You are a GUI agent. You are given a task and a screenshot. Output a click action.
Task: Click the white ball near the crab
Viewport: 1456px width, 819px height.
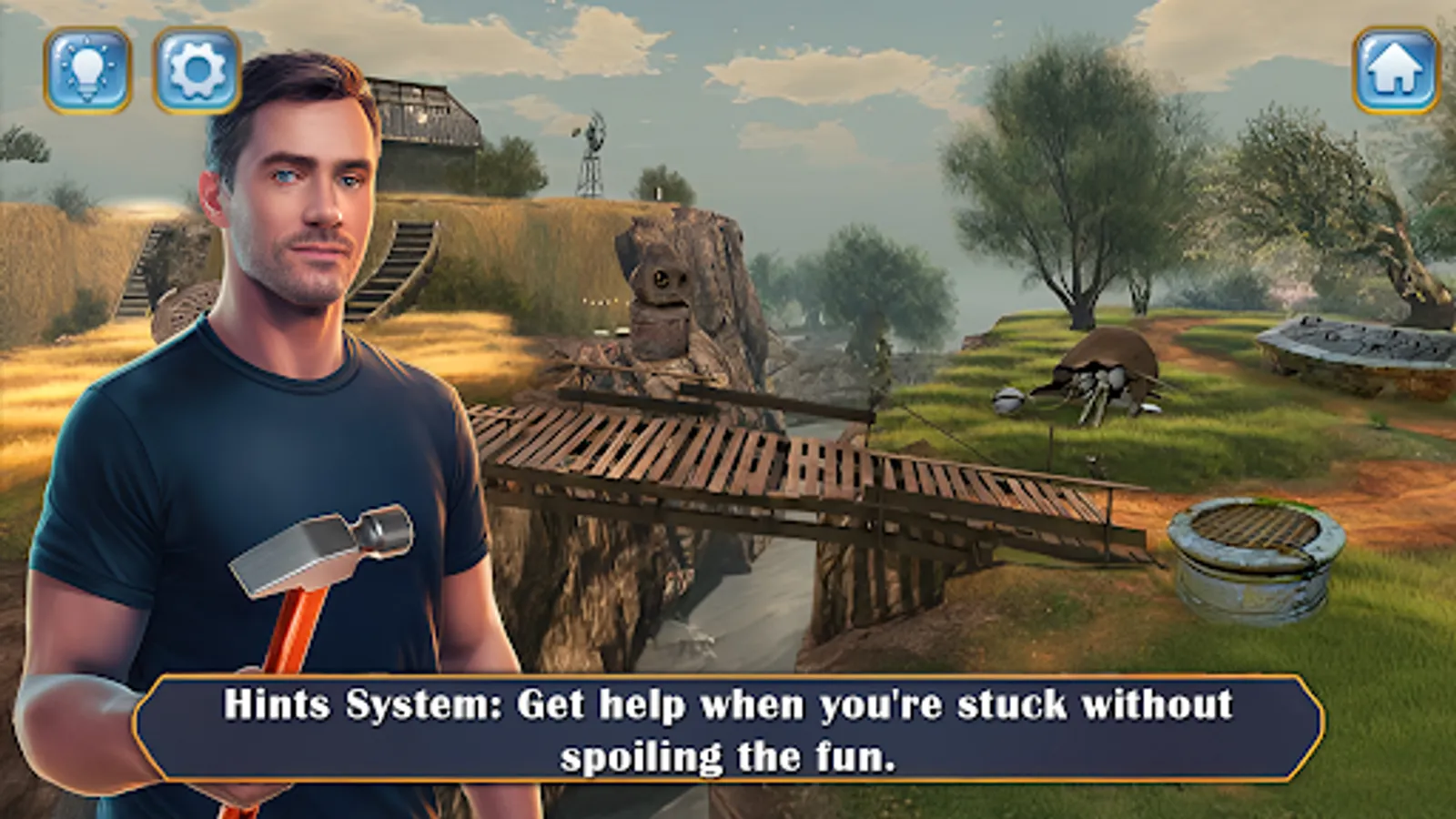click(x=1008, y=400)
